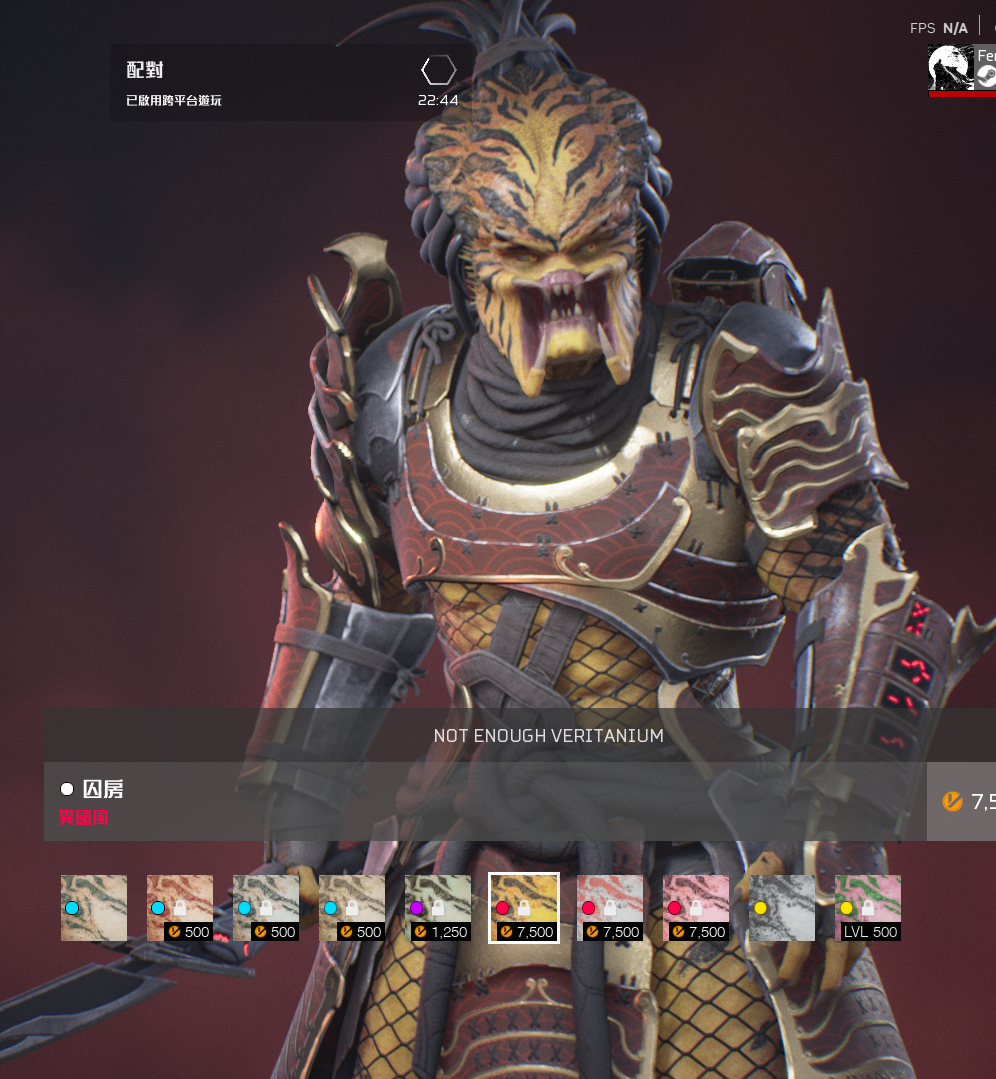Choose the 1,250 Veritanium skin swatch
Viewport: 996px width, 1079px height.
coord(438,908)
